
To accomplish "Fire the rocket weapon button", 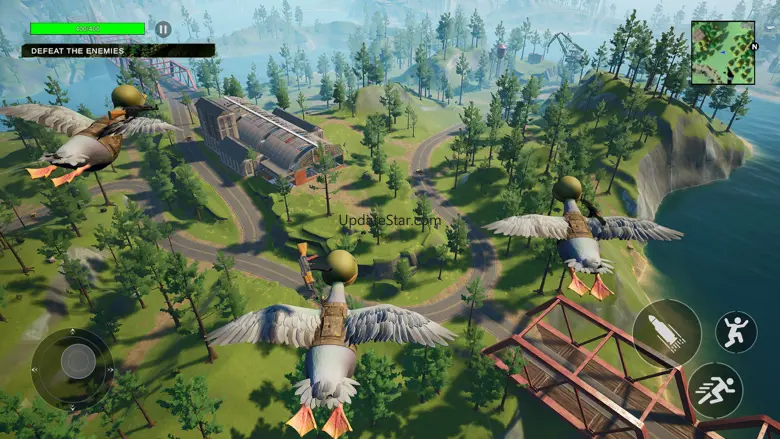I will point(666,333).
